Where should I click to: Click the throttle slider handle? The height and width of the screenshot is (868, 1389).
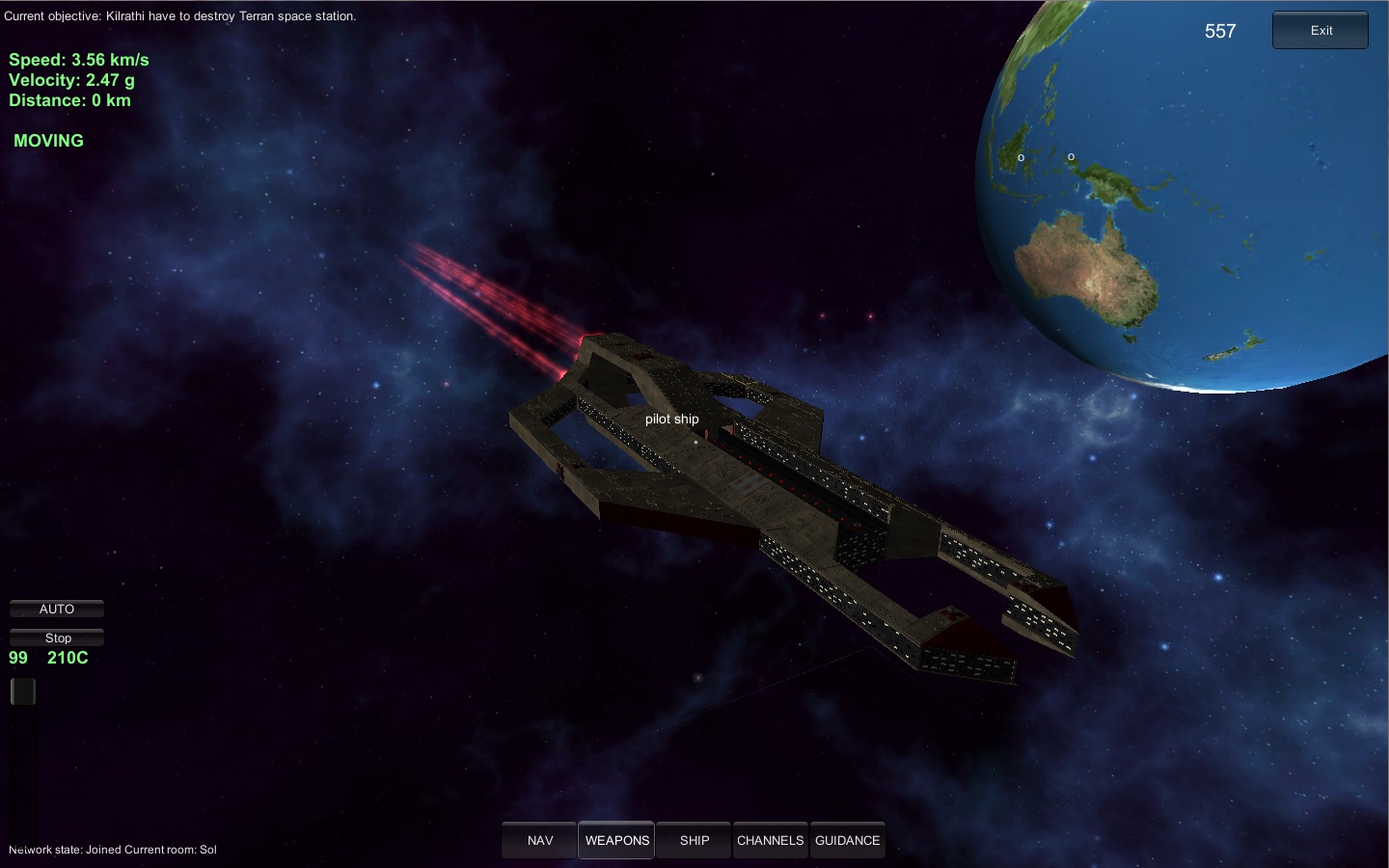[23, 691]
